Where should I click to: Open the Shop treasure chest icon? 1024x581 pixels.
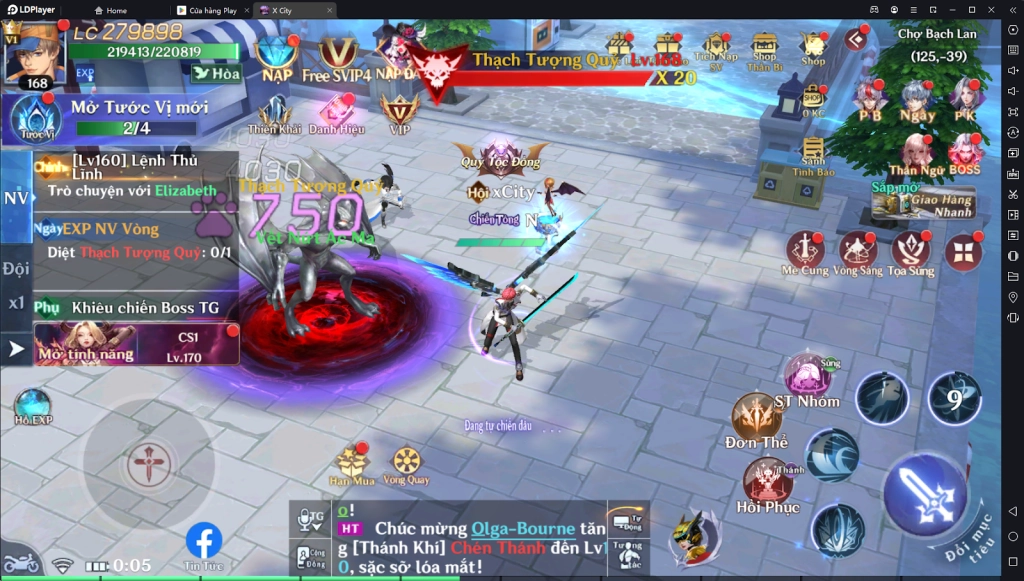(x=813, y=46)
